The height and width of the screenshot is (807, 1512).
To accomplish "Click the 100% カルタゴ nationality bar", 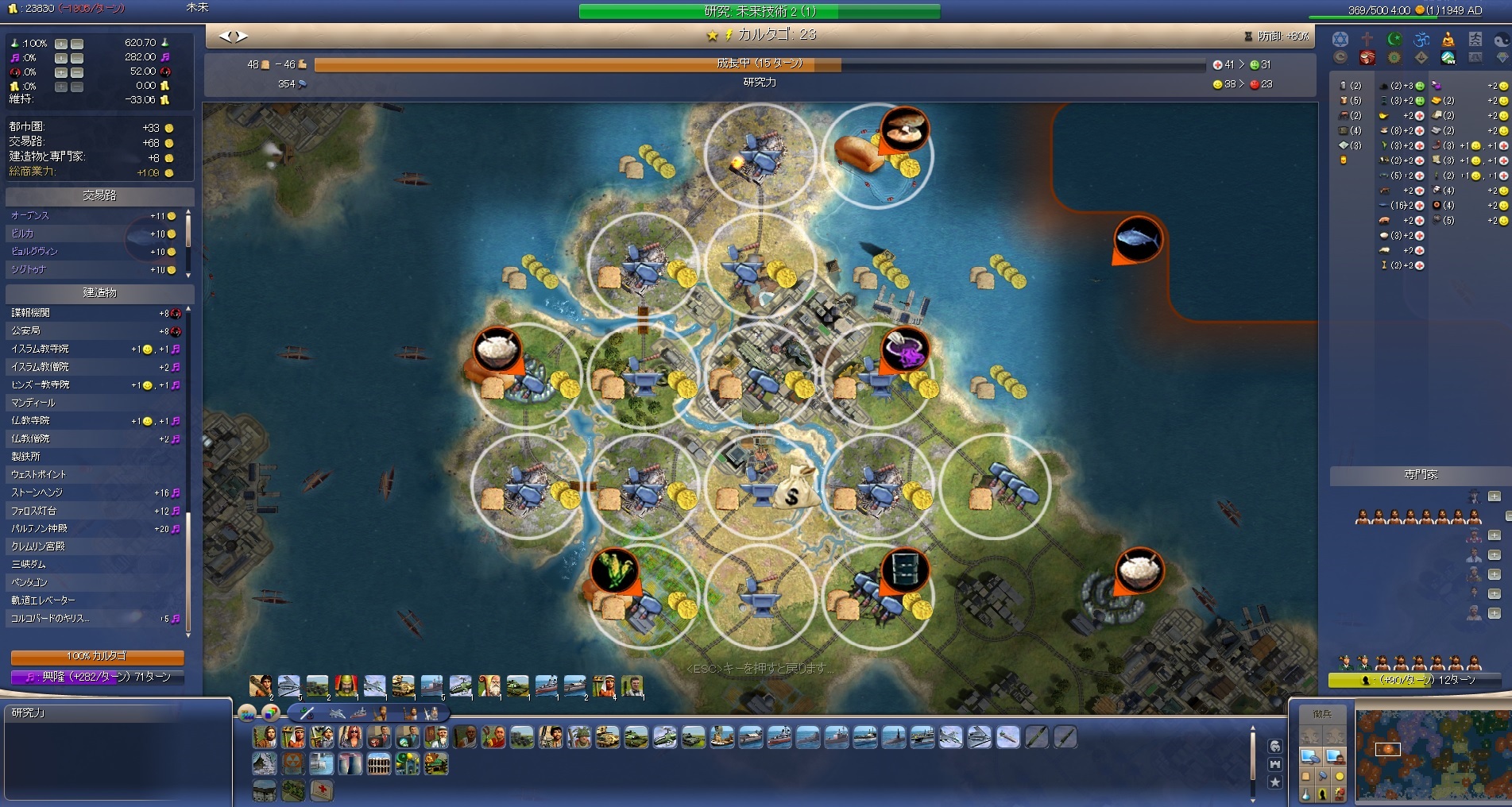I will (x=97, y=657).
